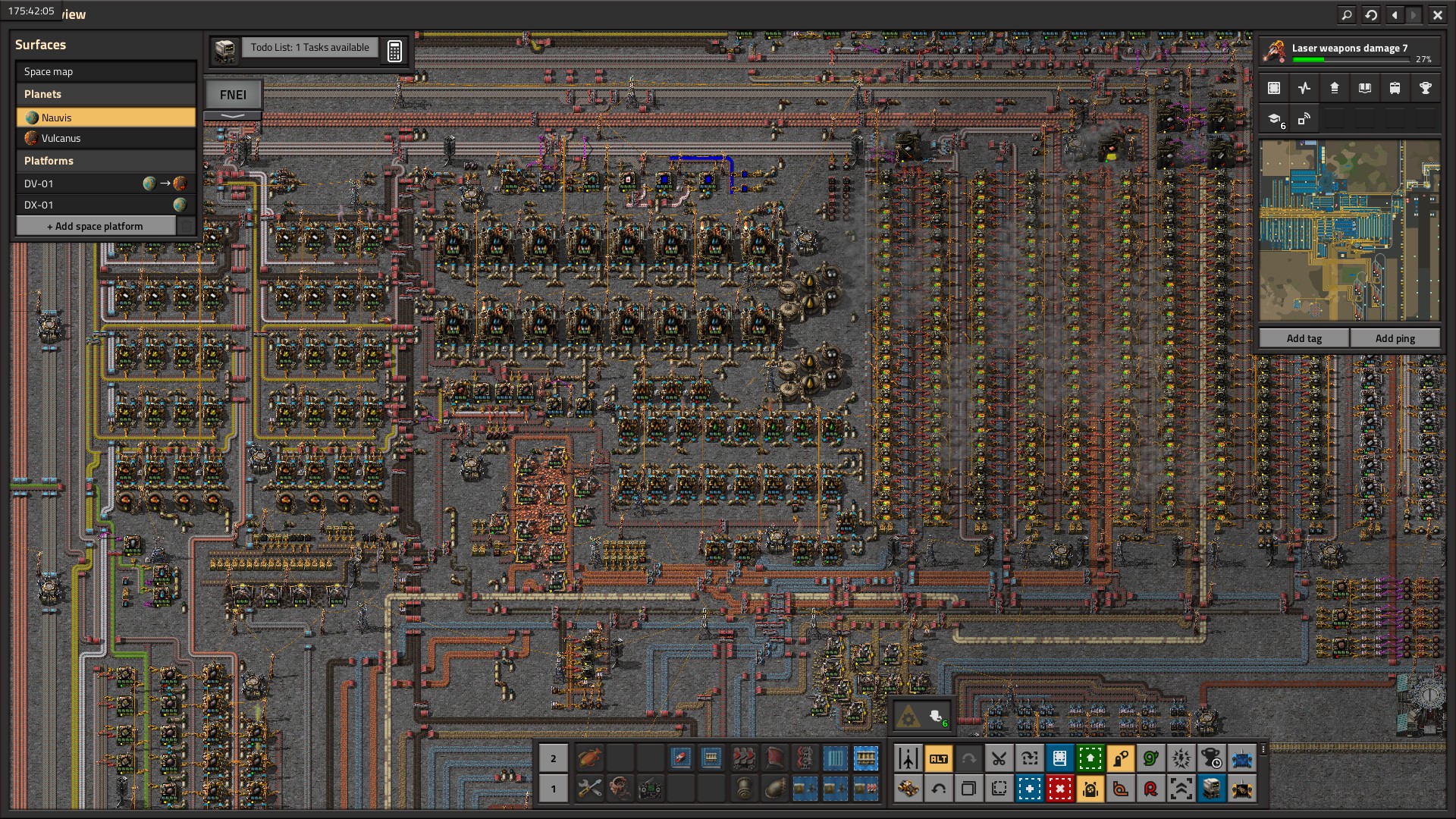Screen dimensions: 1456x819
Task: Switch to hotbar row 2 selector
Action: coord(553,758)
